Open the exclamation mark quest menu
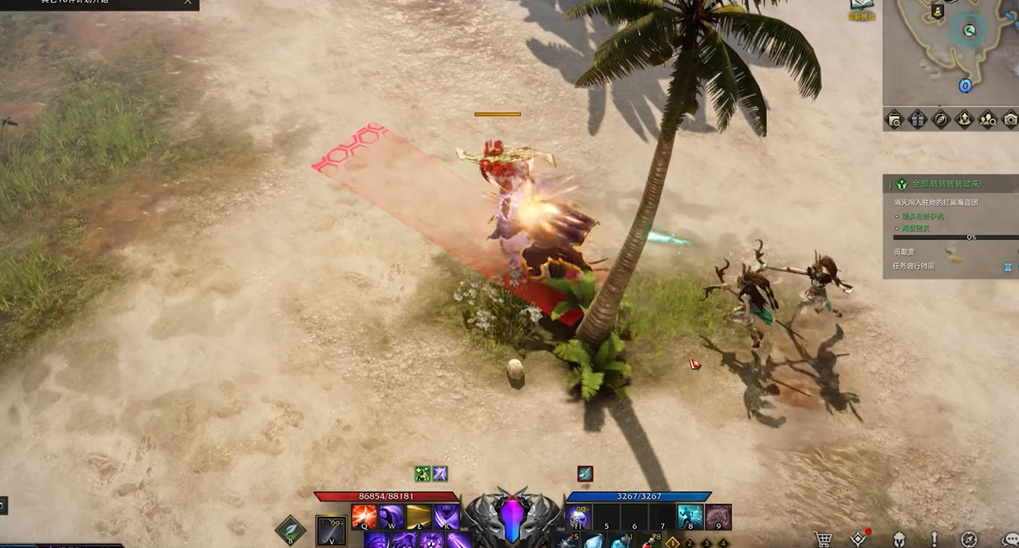The width and height of the screenshot is (1019, 548). click(x=934, y=540)
